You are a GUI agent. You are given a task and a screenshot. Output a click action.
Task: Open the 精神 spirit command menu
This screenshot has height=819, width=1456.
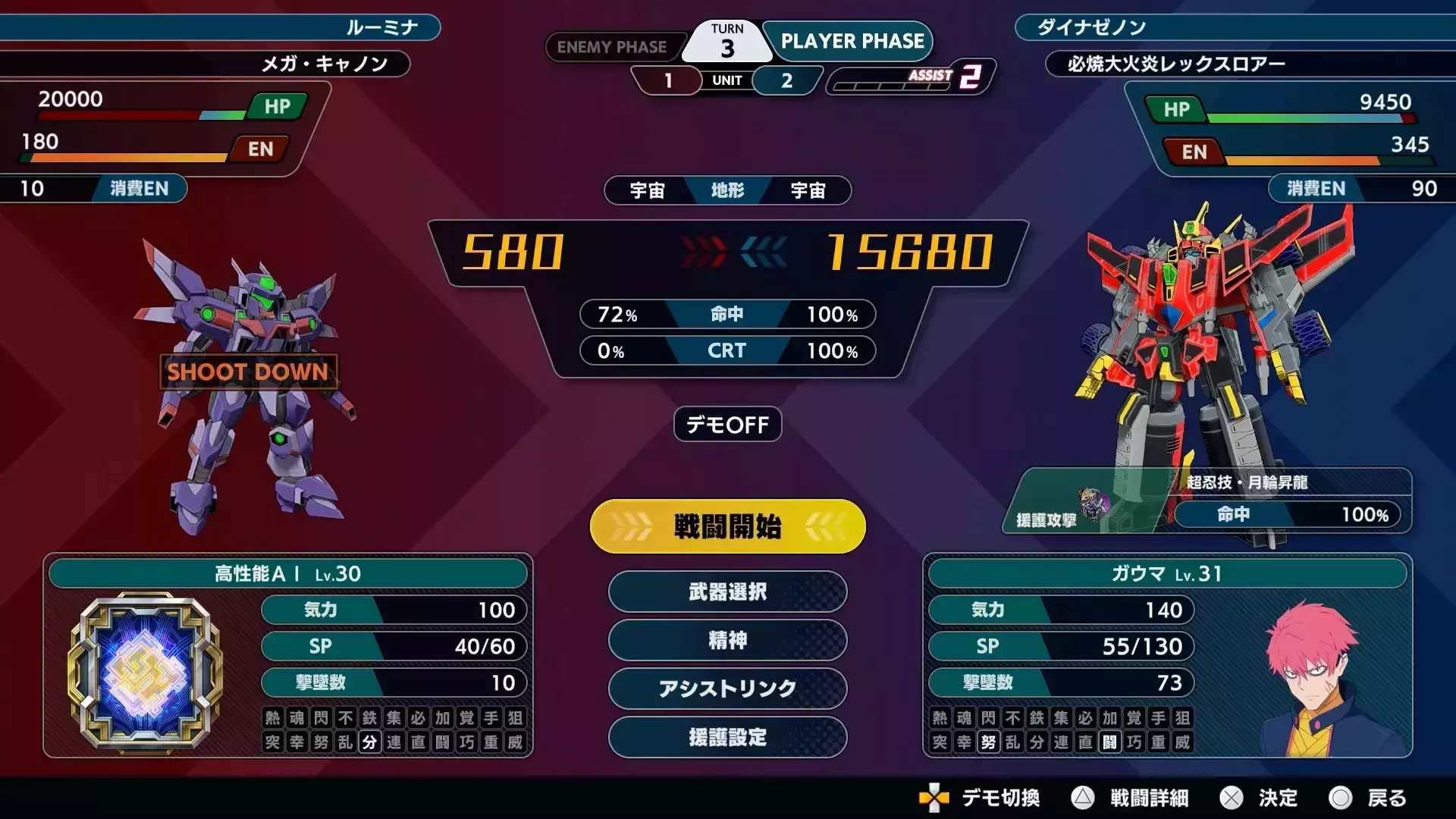click(x=726, y=641)
